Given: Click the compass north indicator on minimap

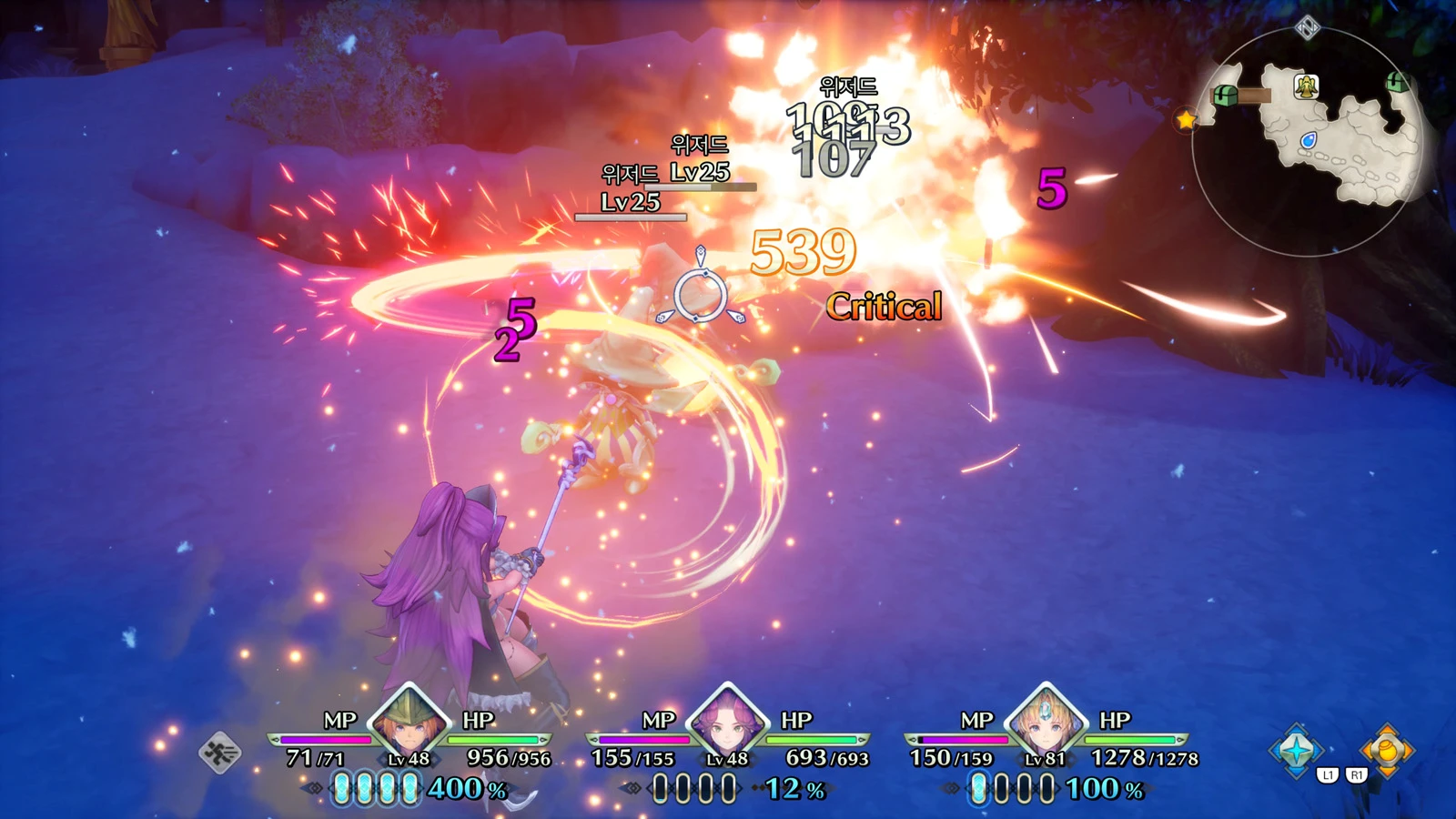Looking at the screenshot, I should [1308, 28].
